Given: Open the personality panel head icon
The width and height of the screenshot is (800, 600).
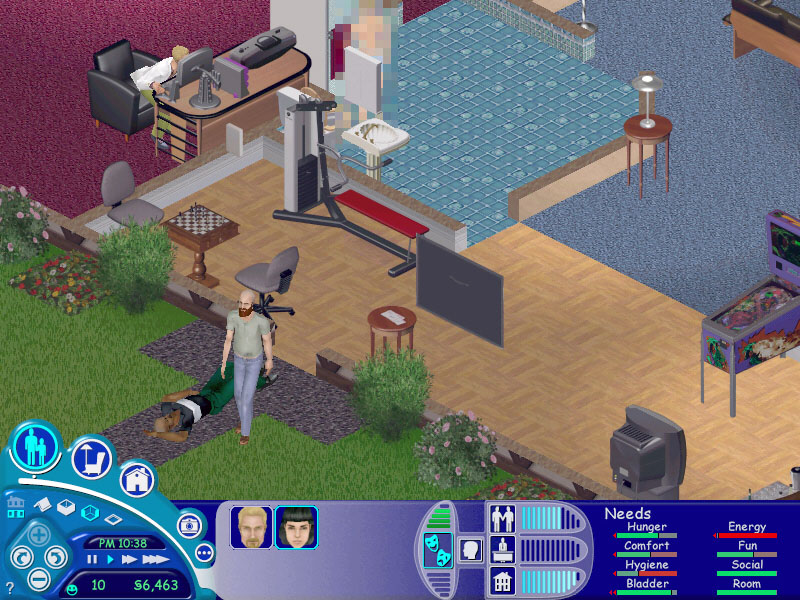Looking at the screenshot, I should pos(469,550).
